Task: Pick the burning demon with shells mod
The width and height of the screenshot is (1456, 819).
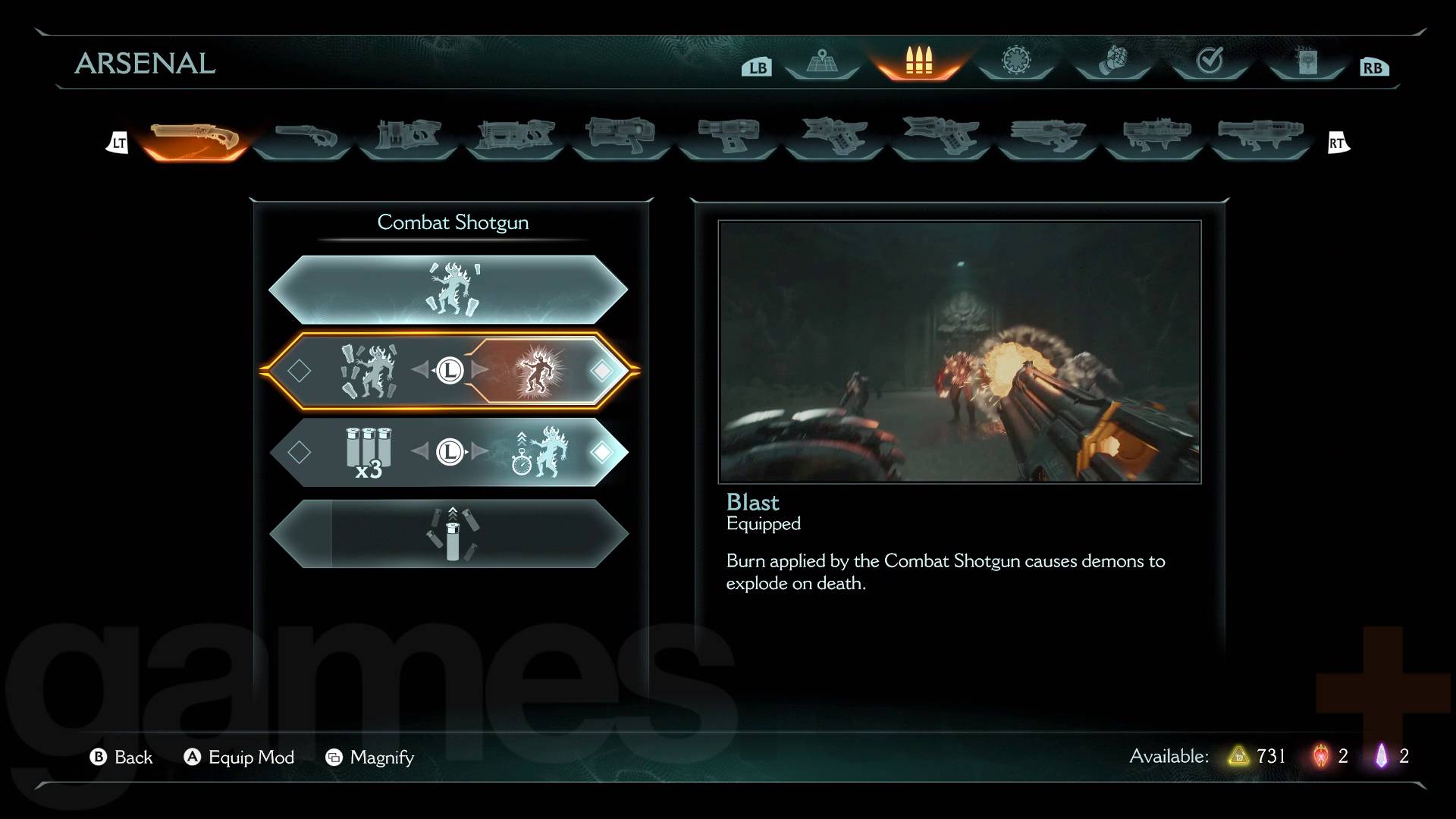Action: pos(369,371)
